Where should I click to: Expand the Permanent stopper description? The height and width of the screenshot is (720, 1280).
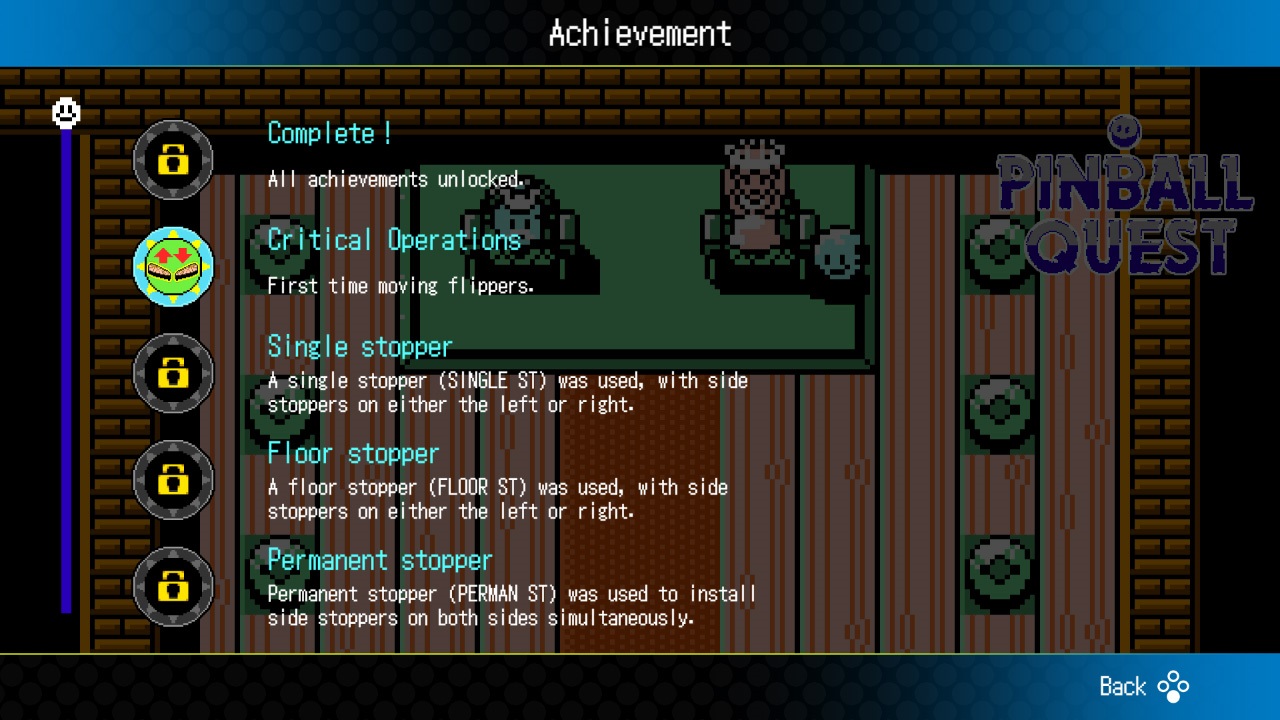(x=379, y=560)
